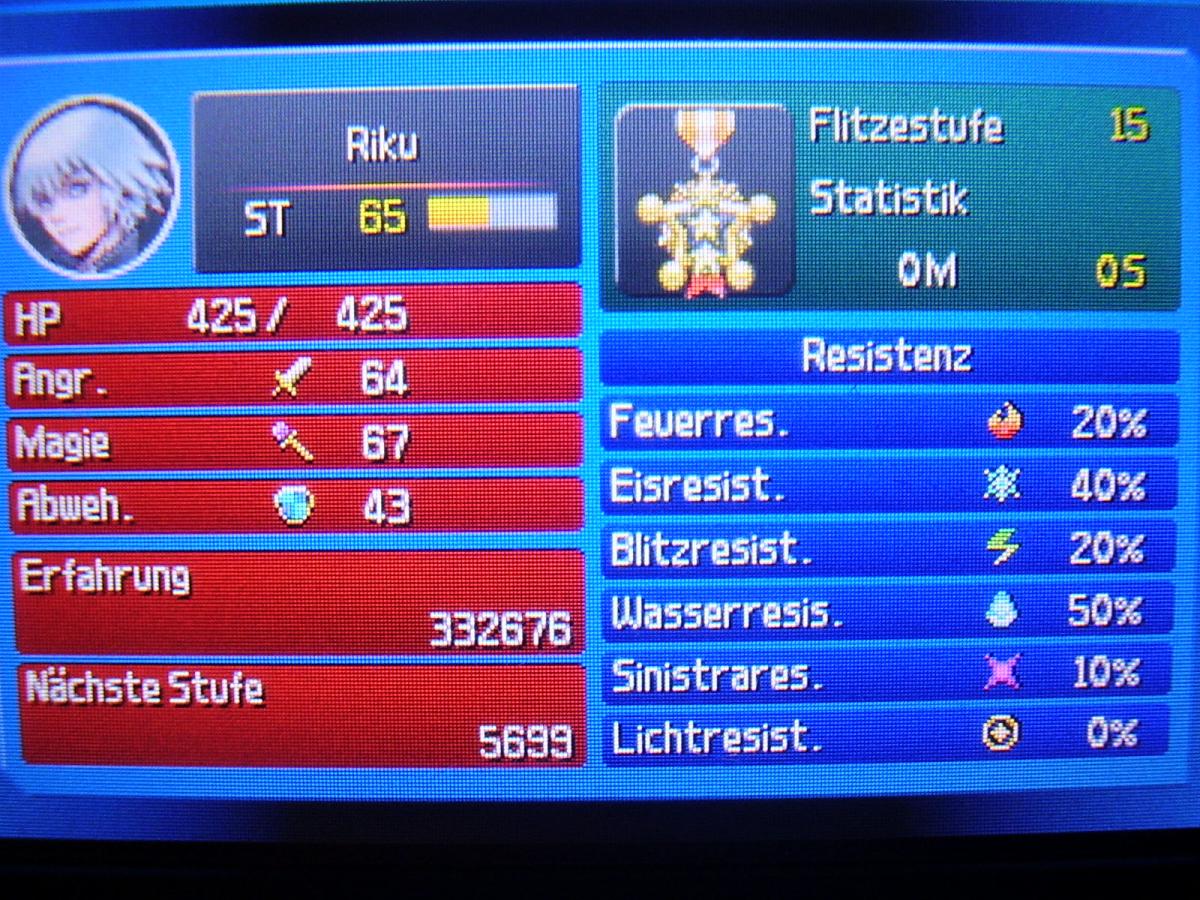Choose the Lichtresist. resistance row

pyautogui.click(x=887, y=735)
